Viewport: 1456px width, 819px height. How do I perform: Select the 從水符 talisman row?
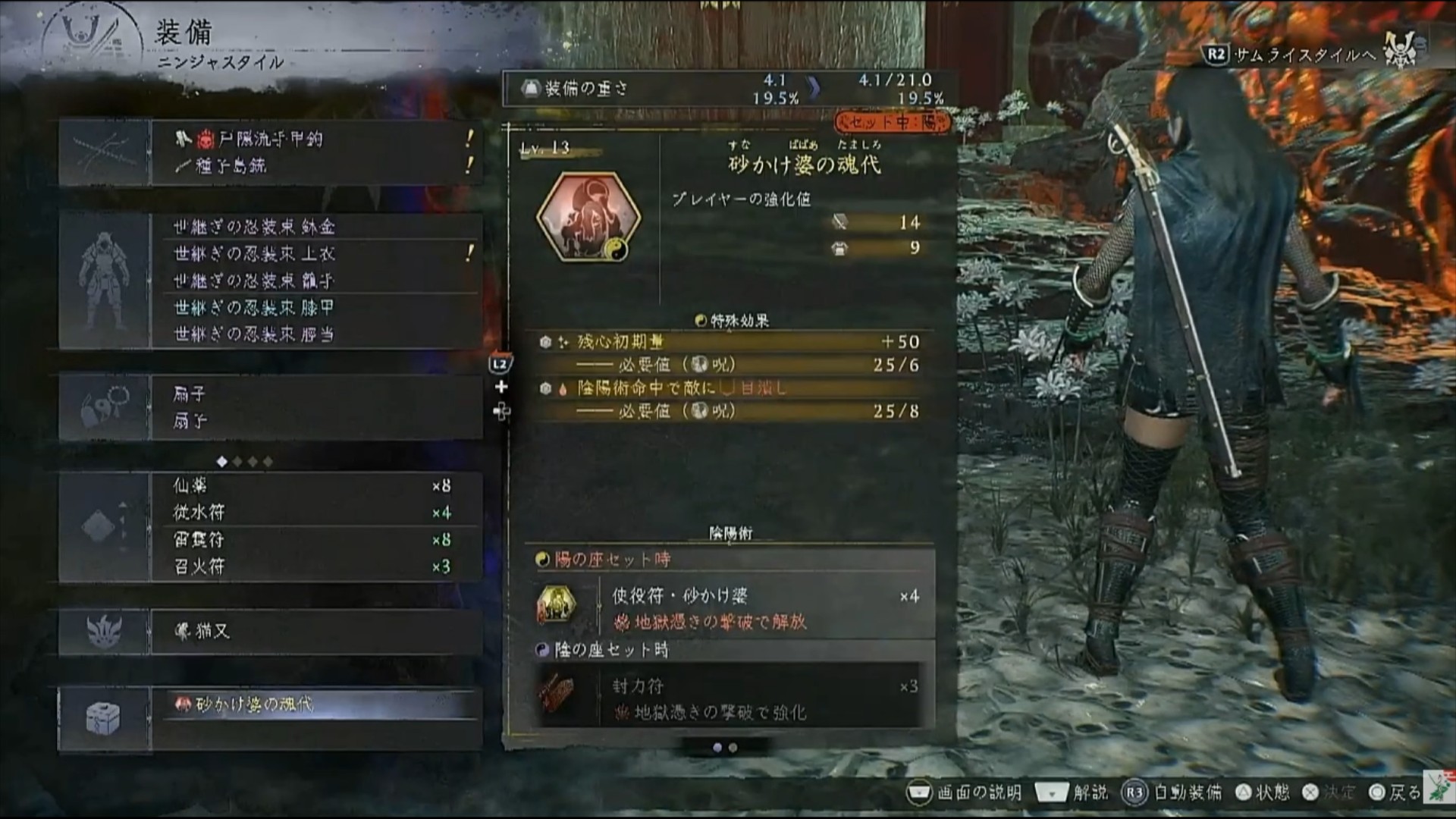311,513
